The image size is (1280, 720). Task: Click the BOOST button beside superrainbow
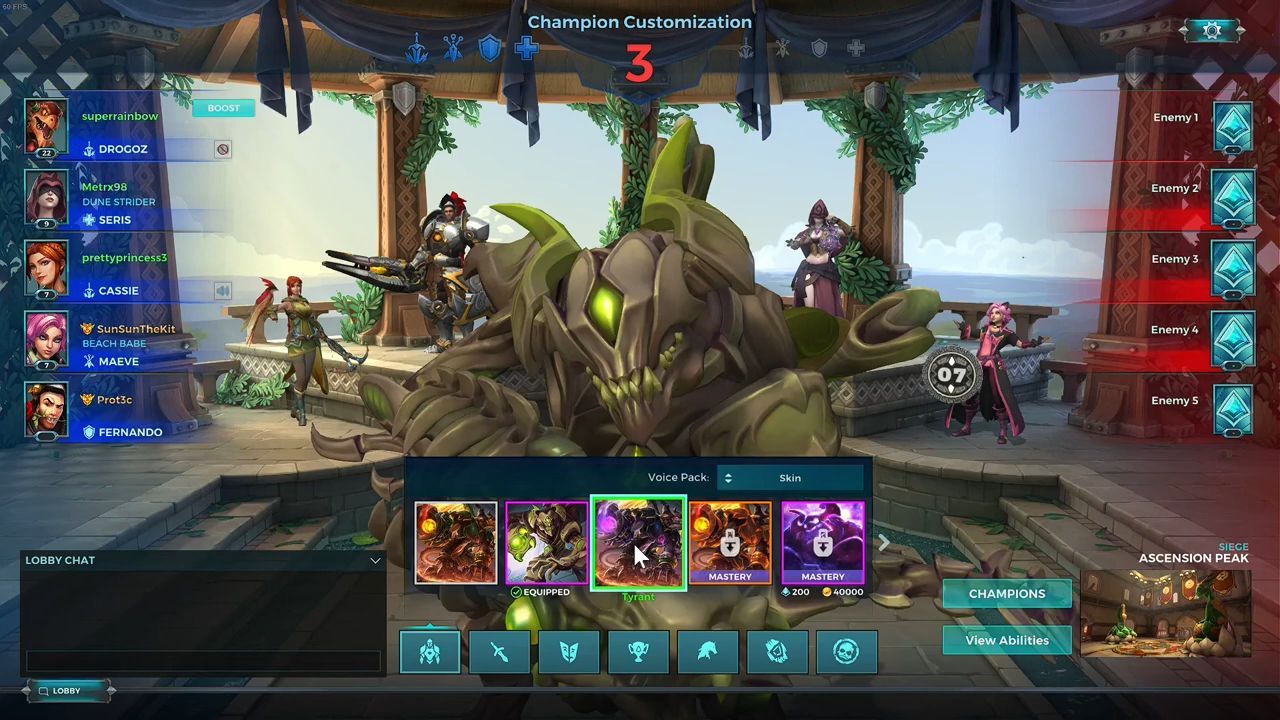[x=223, y=108]
